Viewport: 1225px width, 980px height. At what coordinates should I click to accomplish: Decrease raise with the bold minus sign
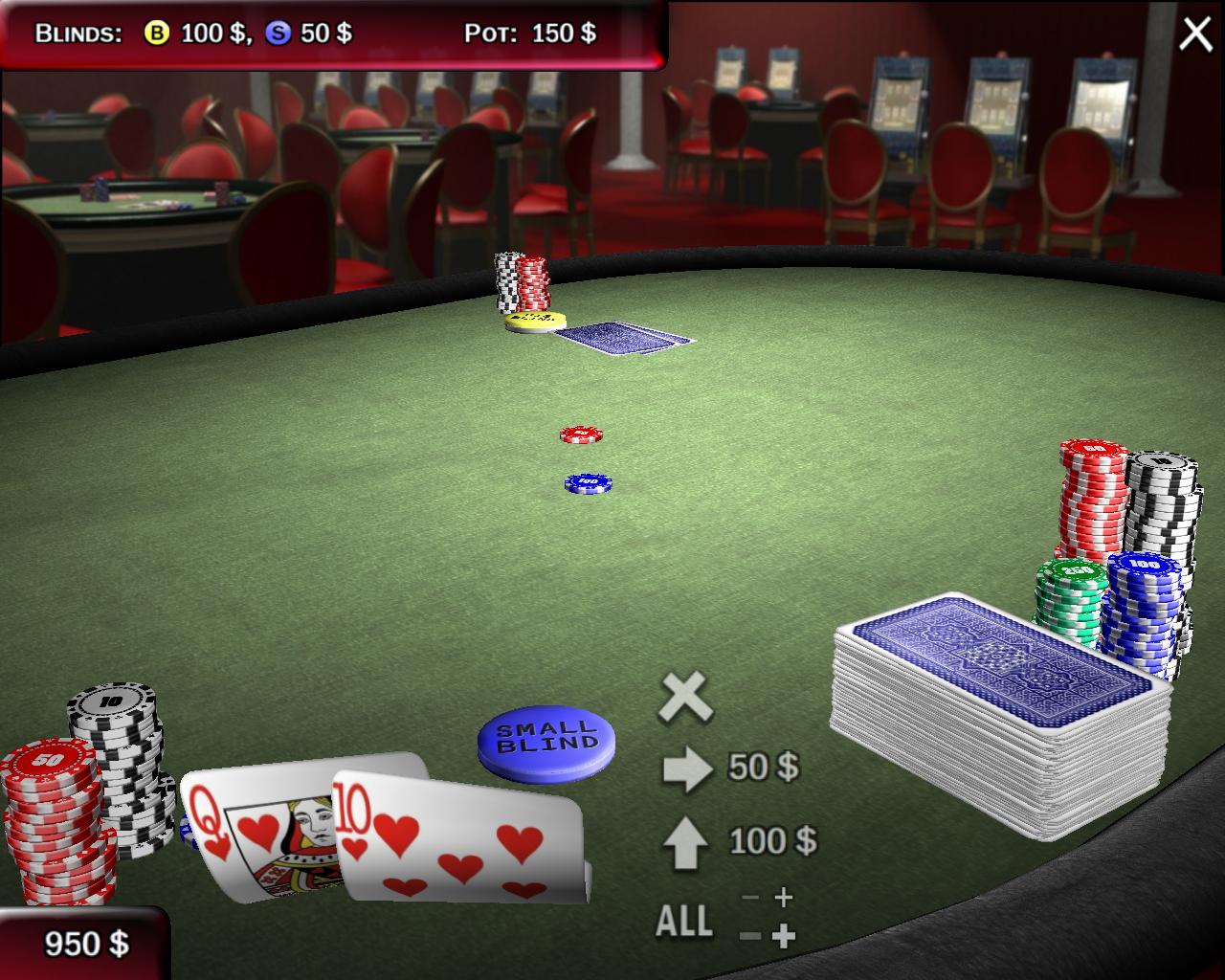[x=750, y=935]
